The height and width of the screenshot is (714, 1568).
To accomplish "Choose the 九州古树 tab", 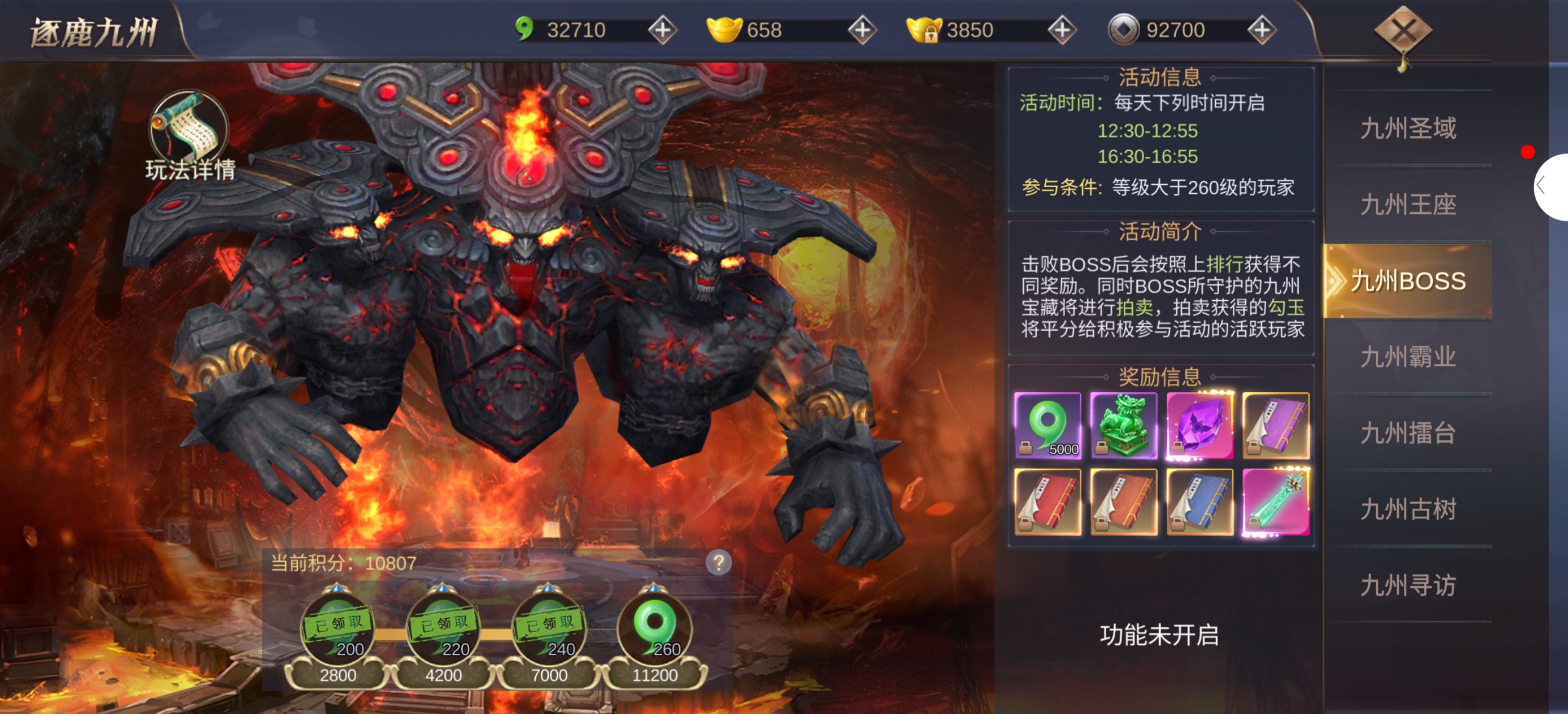I will pos(1408,509).
